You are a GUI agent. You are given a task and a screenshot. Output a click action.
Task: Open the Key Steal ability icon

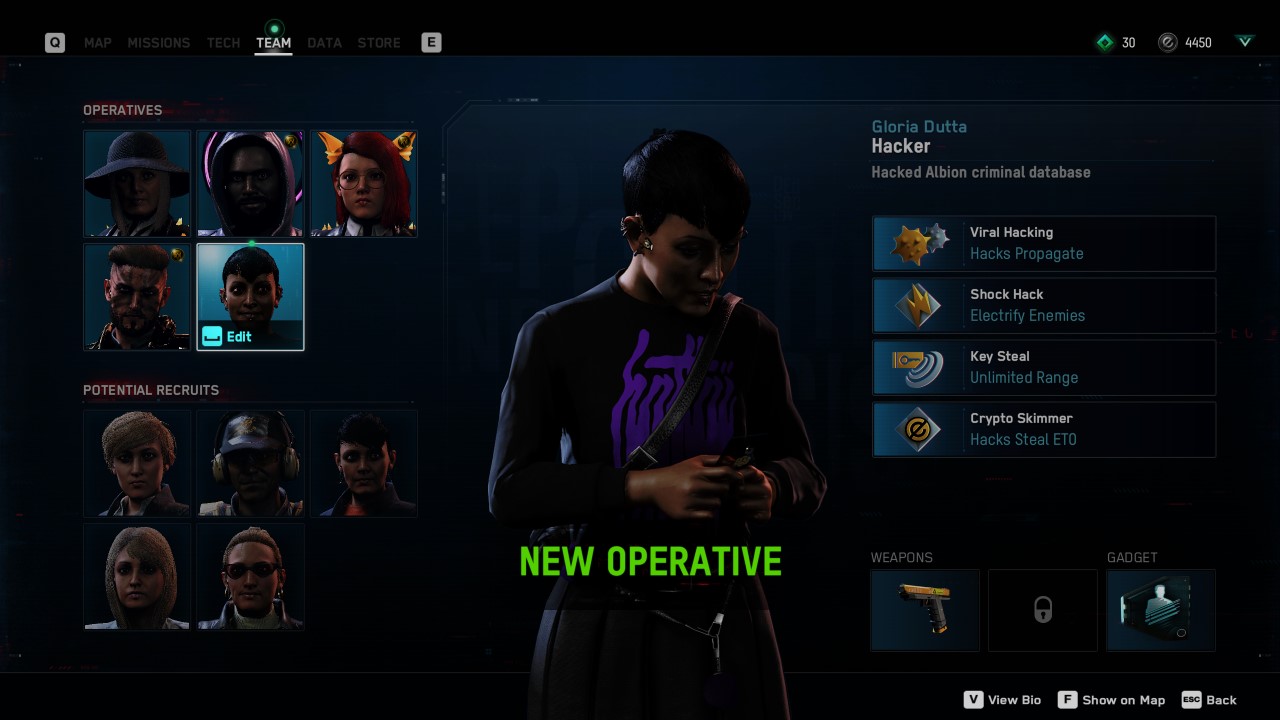coord(917,367)
